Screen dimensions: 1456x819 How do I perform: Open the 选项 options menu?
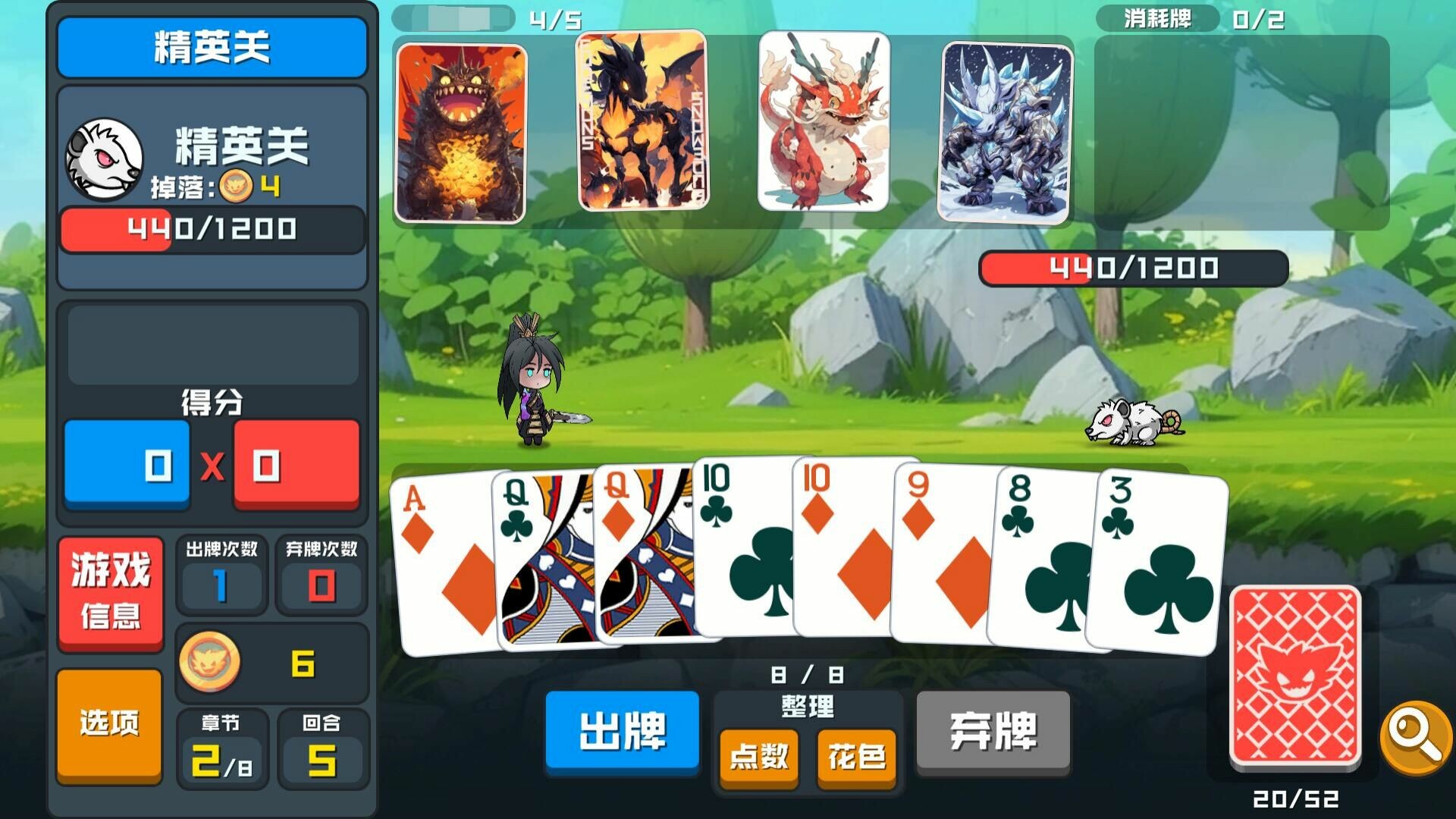click(x=110, y=724)
